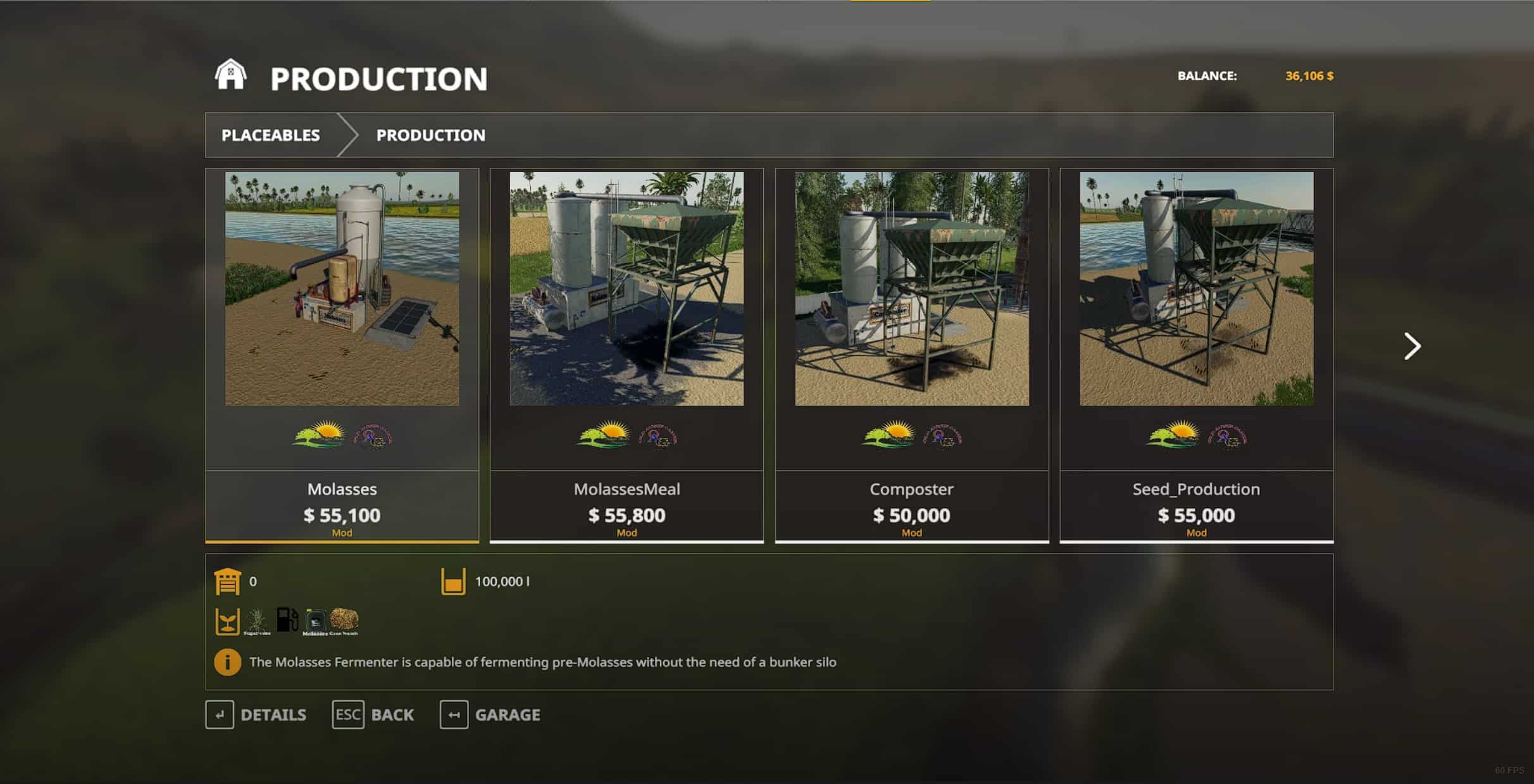Open the Garage view

[490, 715]
